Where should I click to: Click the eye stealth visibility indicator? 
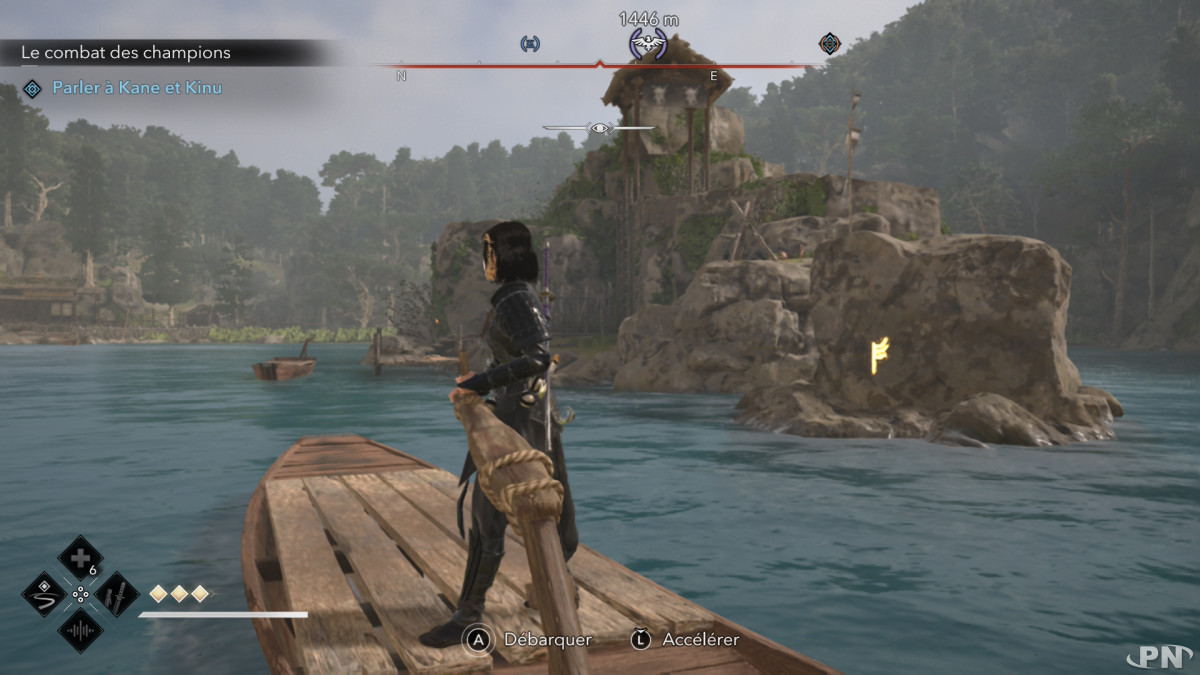click(600, 128)
